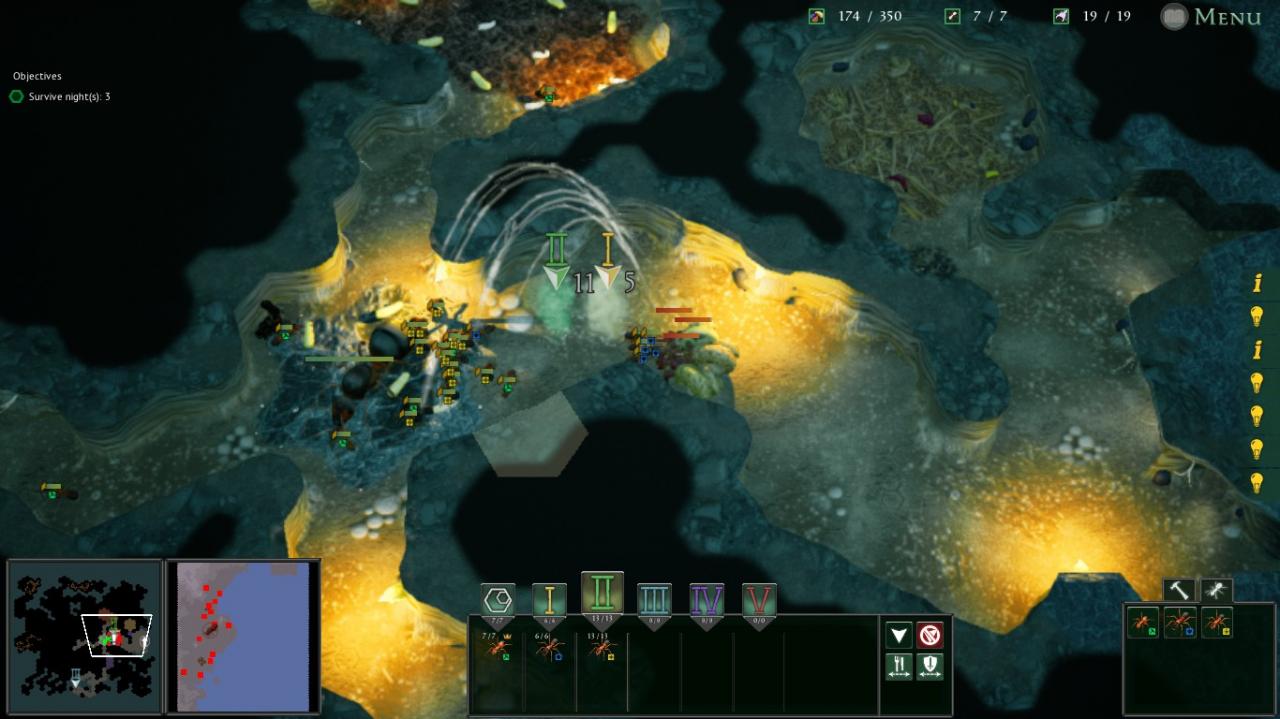The image size is (1280, 719).
Task: Click the white arrow marker placement button
Action: point(899,635)
